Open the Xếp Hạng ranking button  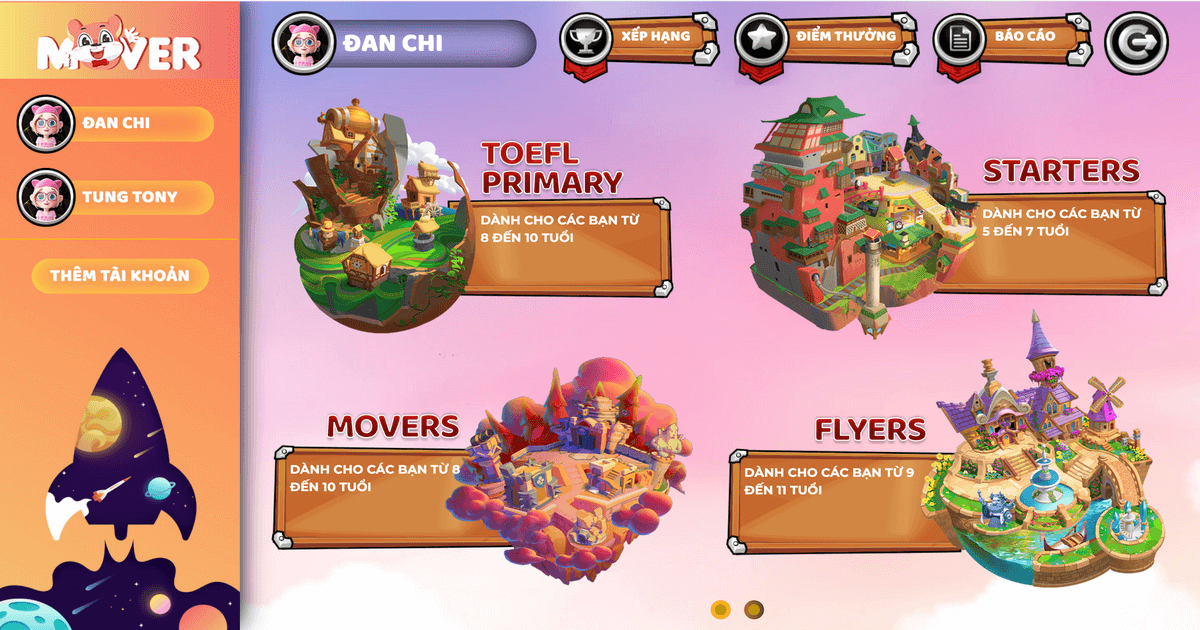click(641, 40)
